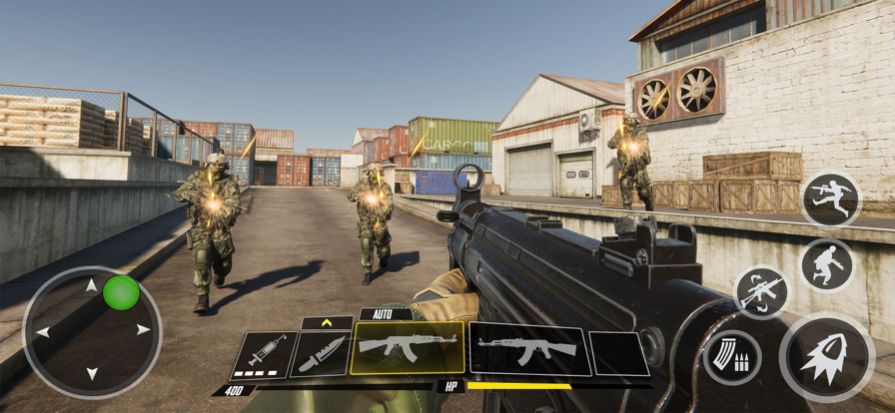Tap the green movement joystick knob
895x413 pixels.
(121, 292)
